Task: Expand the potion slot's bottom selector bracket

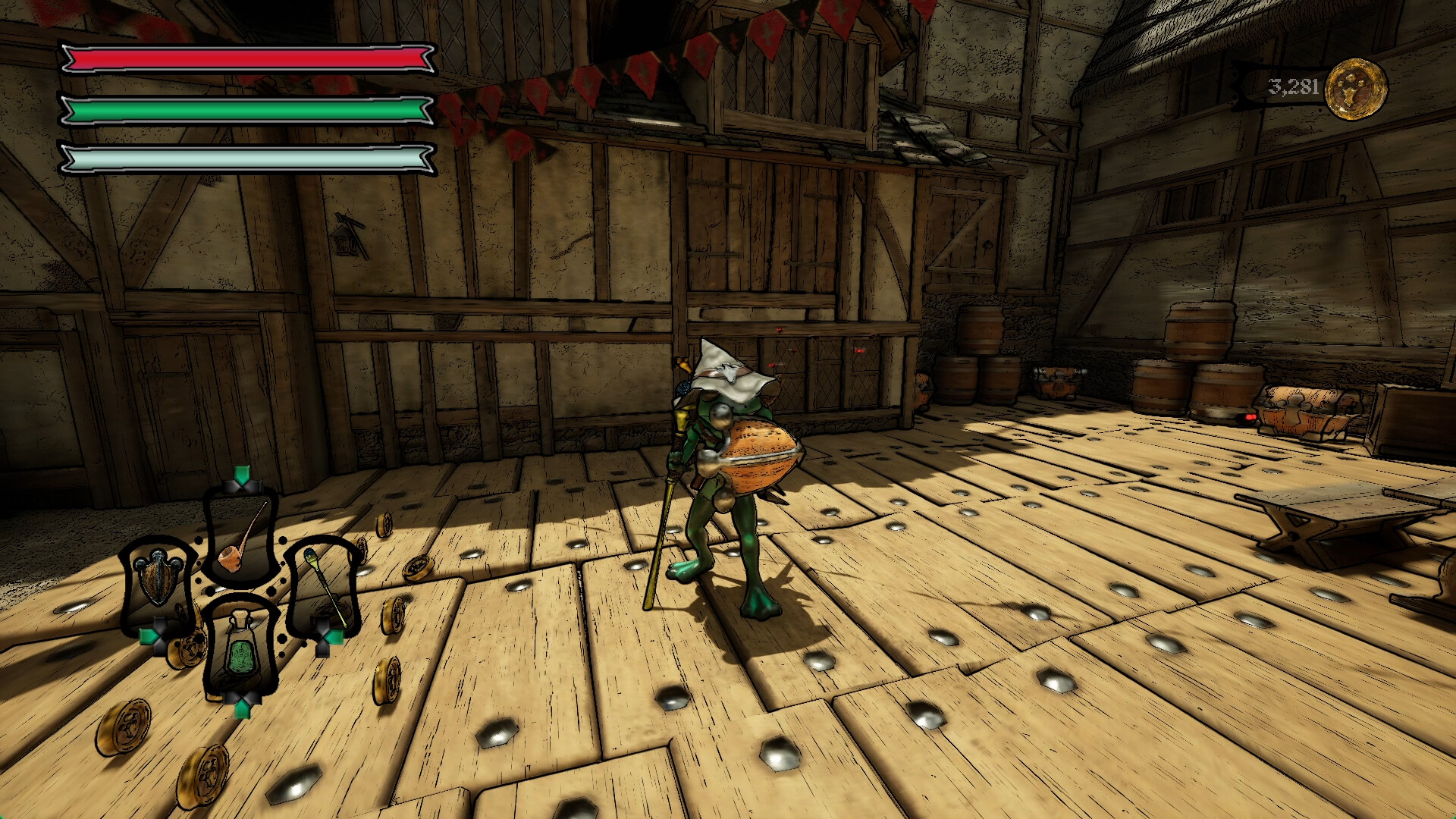Action: click(x=241, y=698)
